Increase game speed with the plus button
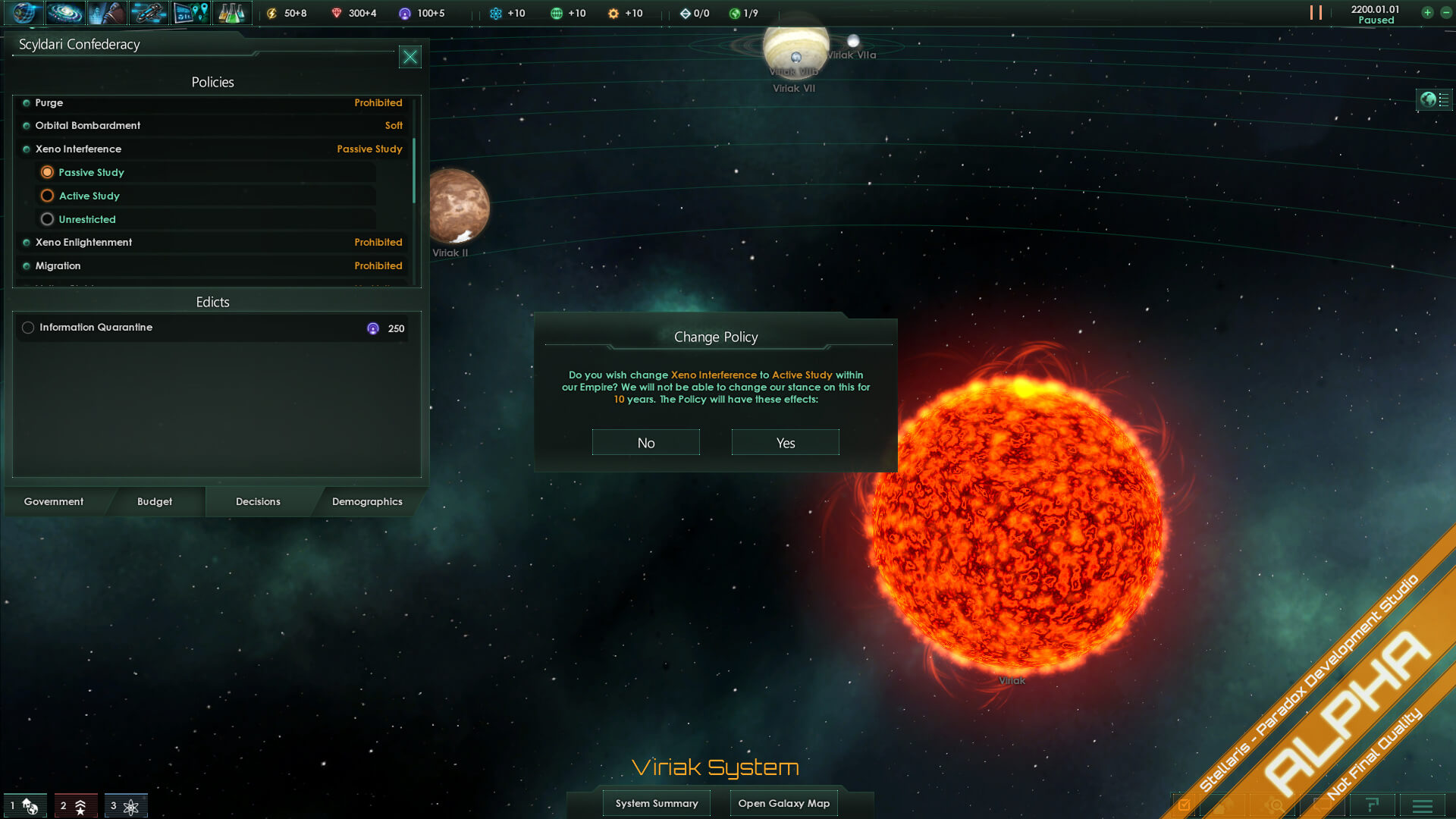The height and width of the screenshot is (819, 1456). click(1427, 13)
